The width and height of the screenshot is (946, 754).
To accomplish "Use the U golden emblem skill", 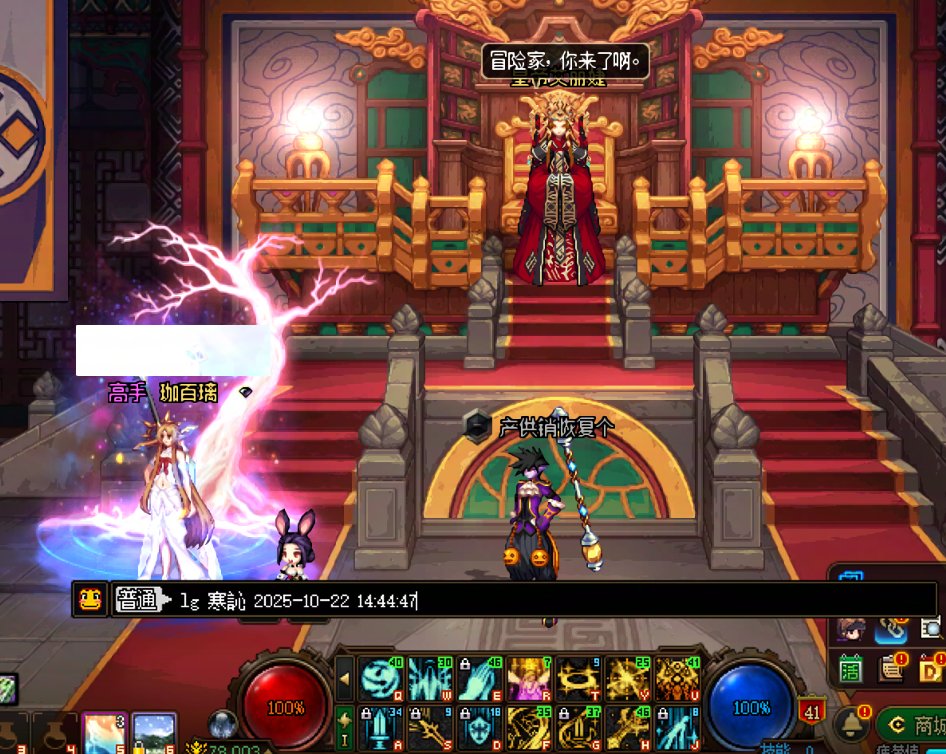I will [x=675, y=679].
